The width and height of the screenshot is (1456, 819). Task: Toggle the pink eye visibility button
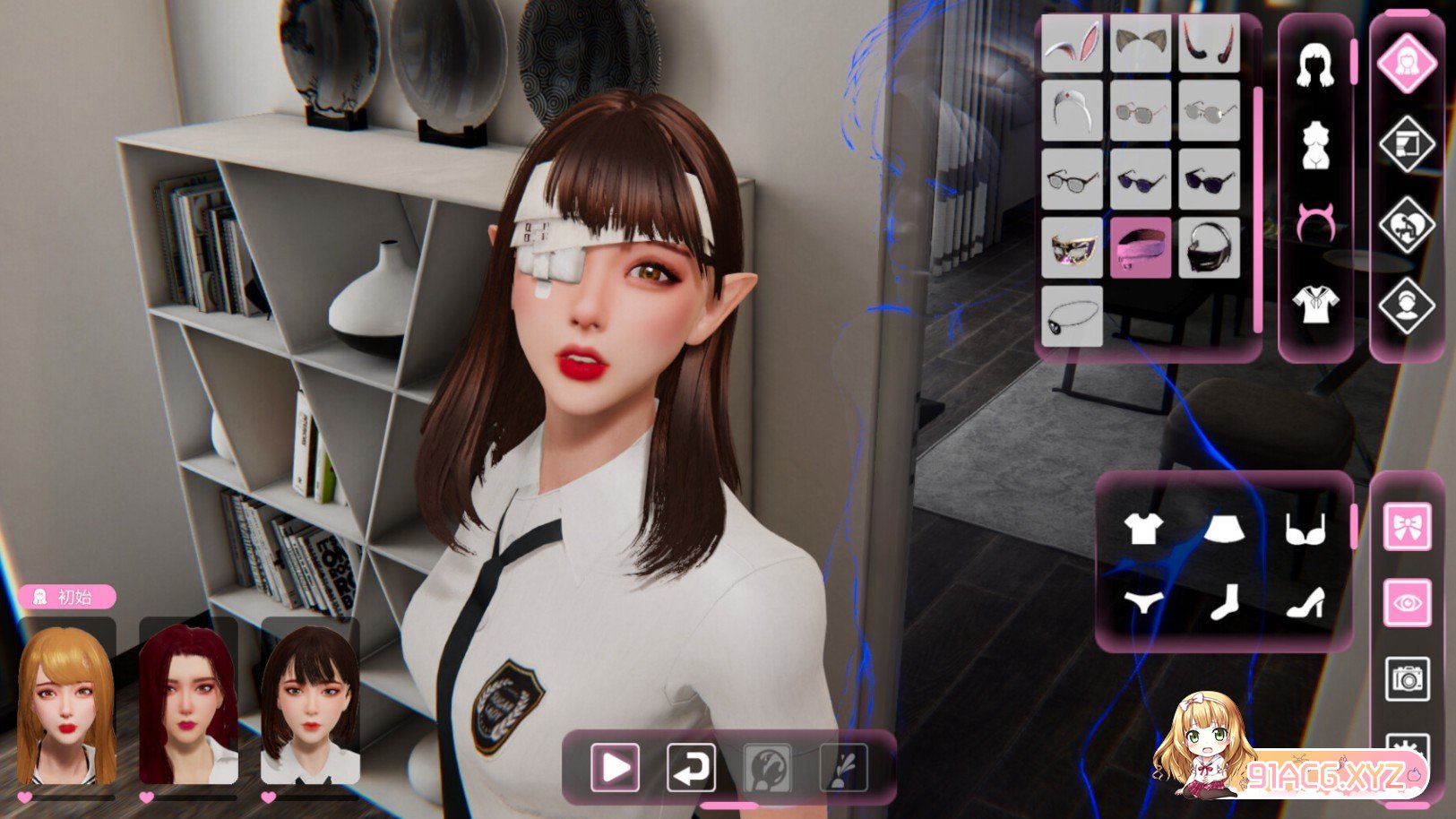[1407, 602]
